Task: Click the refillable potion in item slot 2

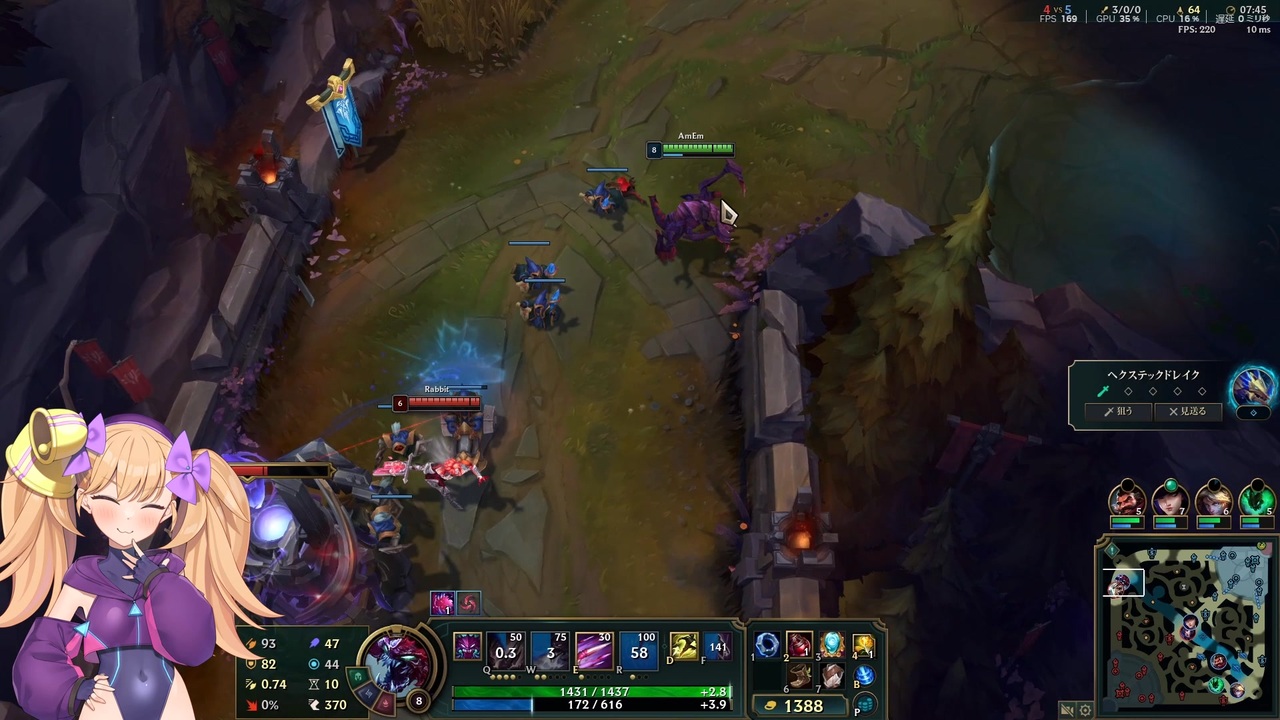Action: coord(799,645)
